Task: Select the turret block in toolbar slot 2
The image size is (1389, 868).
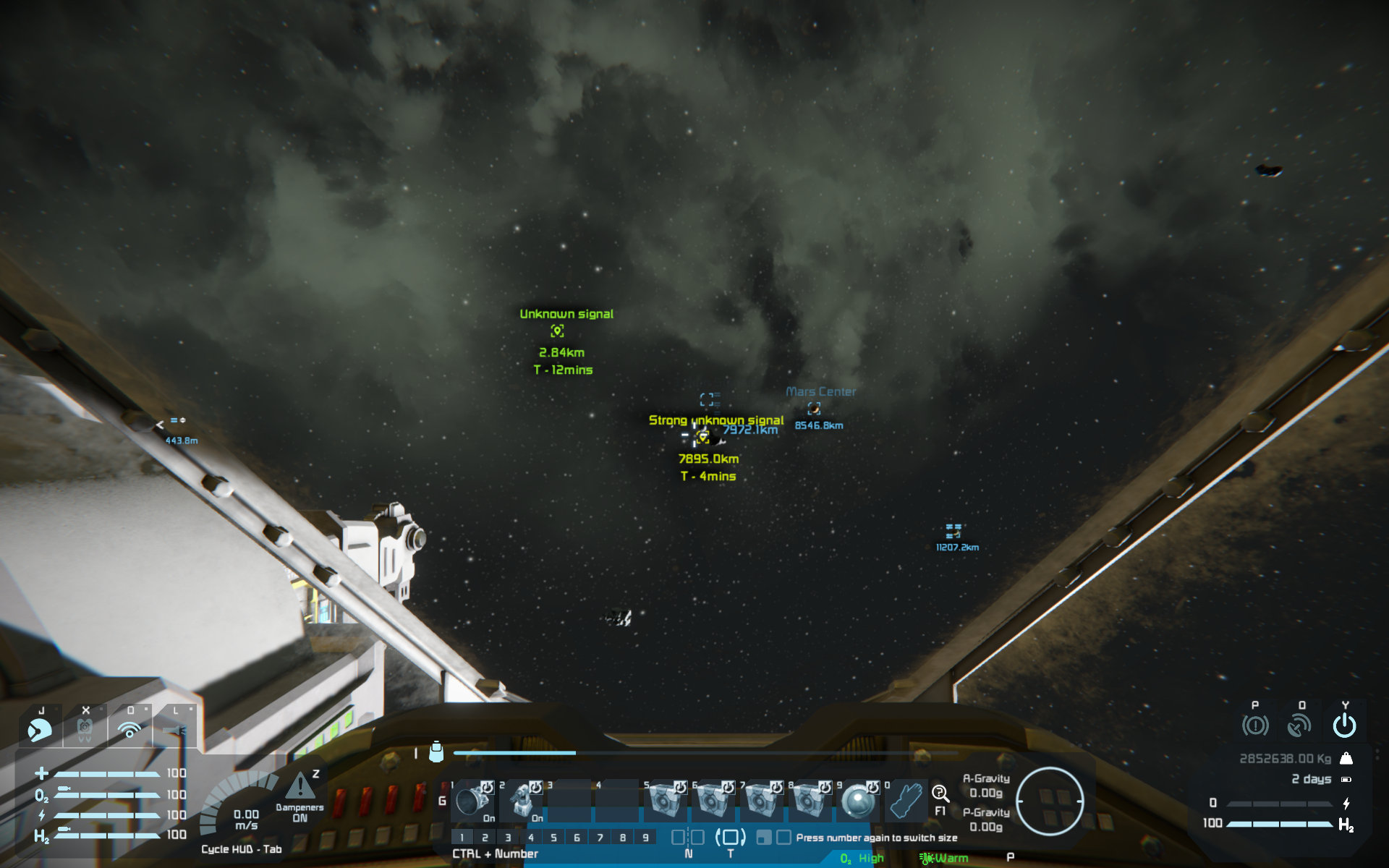Action: point(522,800)
